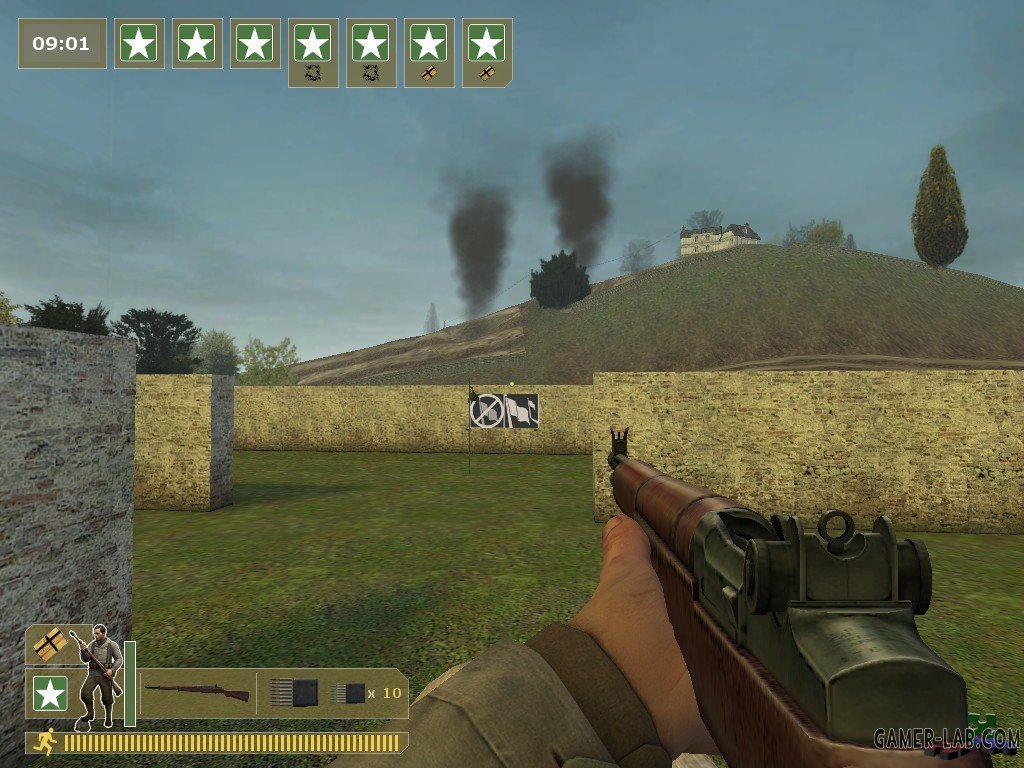Select the star team emblem beside the soldier portrait

click(x=49, y=693)
